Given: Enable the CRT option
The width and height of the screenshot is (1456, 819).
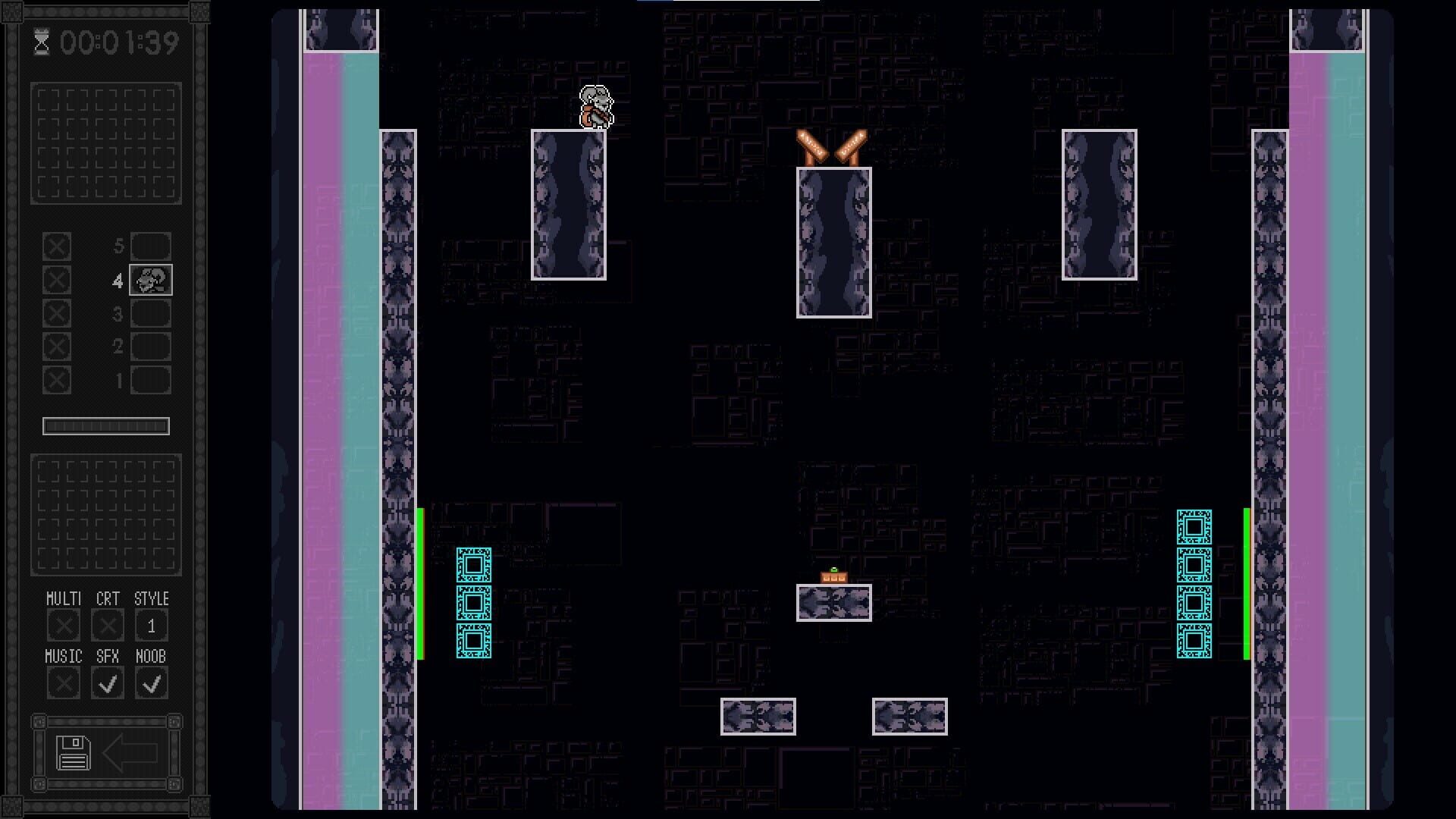Looking at the screenshot, I should [107, 624].
